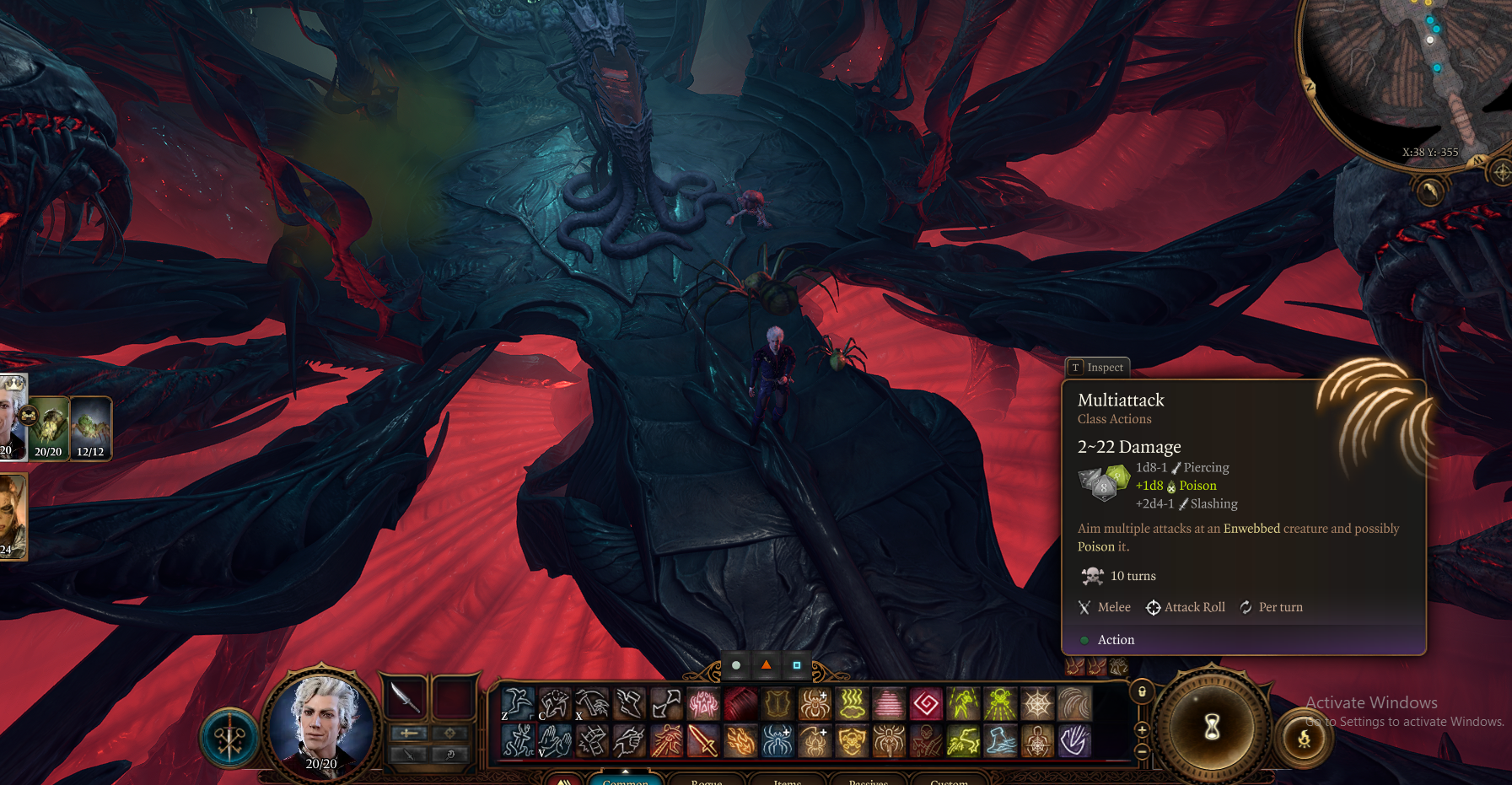Select the Common hotbar tab
The image size is (1512, 785).
click(625, 780)
